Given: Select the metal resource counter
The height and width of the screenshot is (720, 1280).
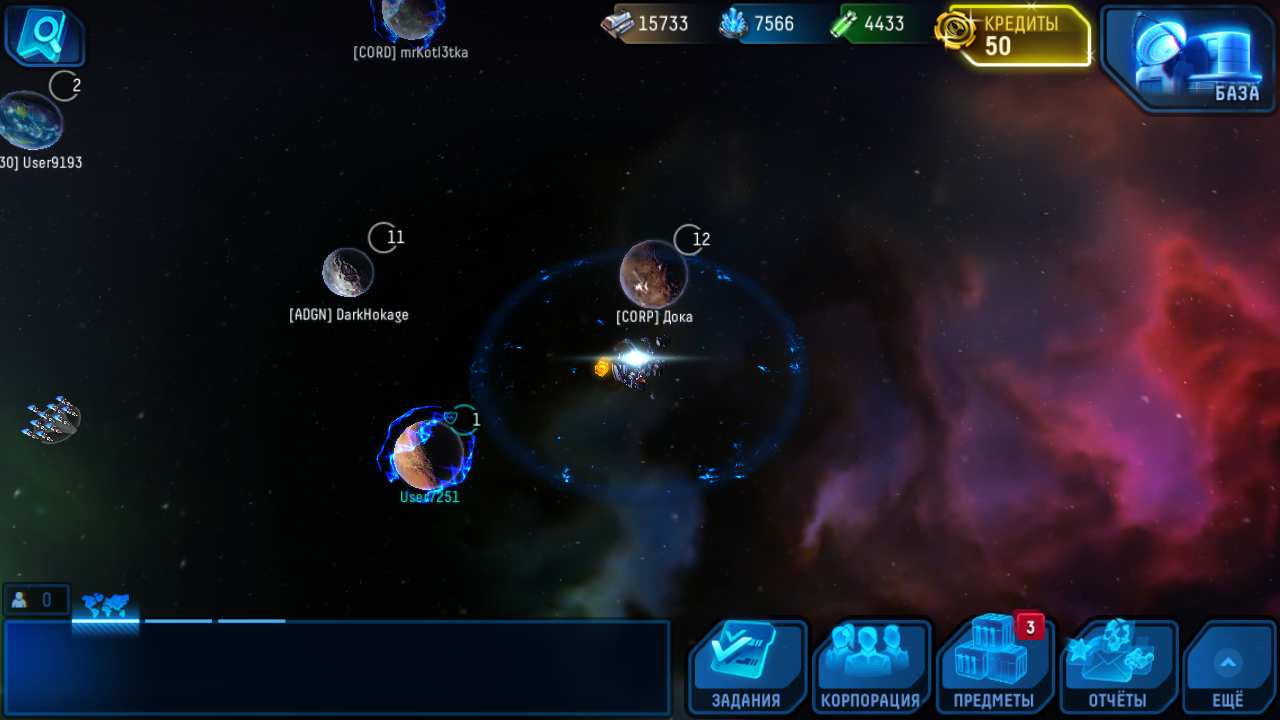Looking at the screenshot, I should point(650,24).
